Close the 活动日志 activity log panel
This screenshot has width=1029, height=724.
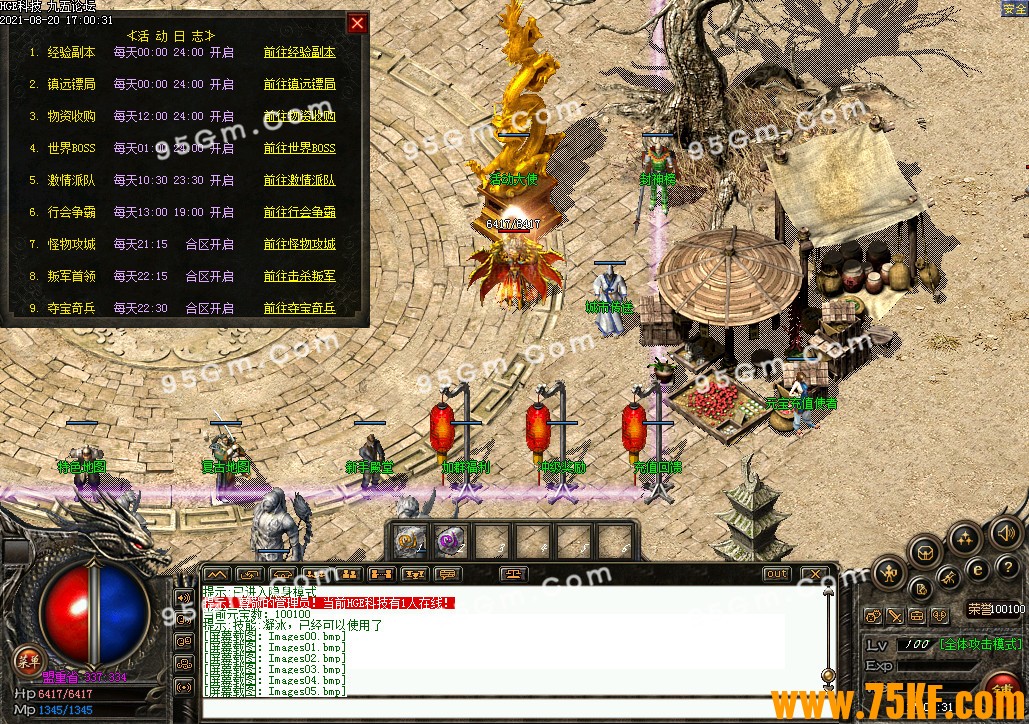[357, 23]
